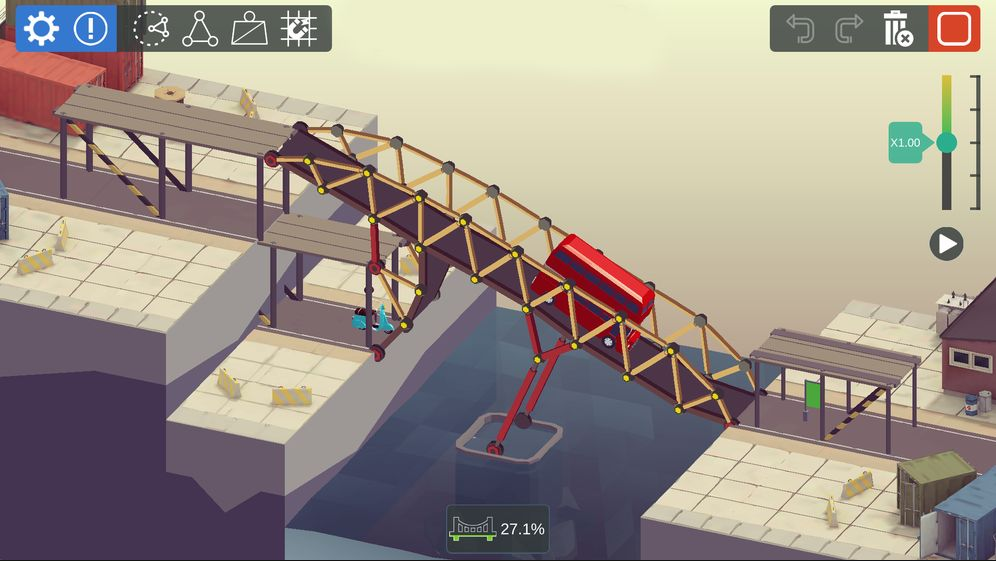Image resolution: width=996 pixels, height=561 pixels.
Task: Toggle the grid snap magnet tool
Action: (x=299, y=29)
